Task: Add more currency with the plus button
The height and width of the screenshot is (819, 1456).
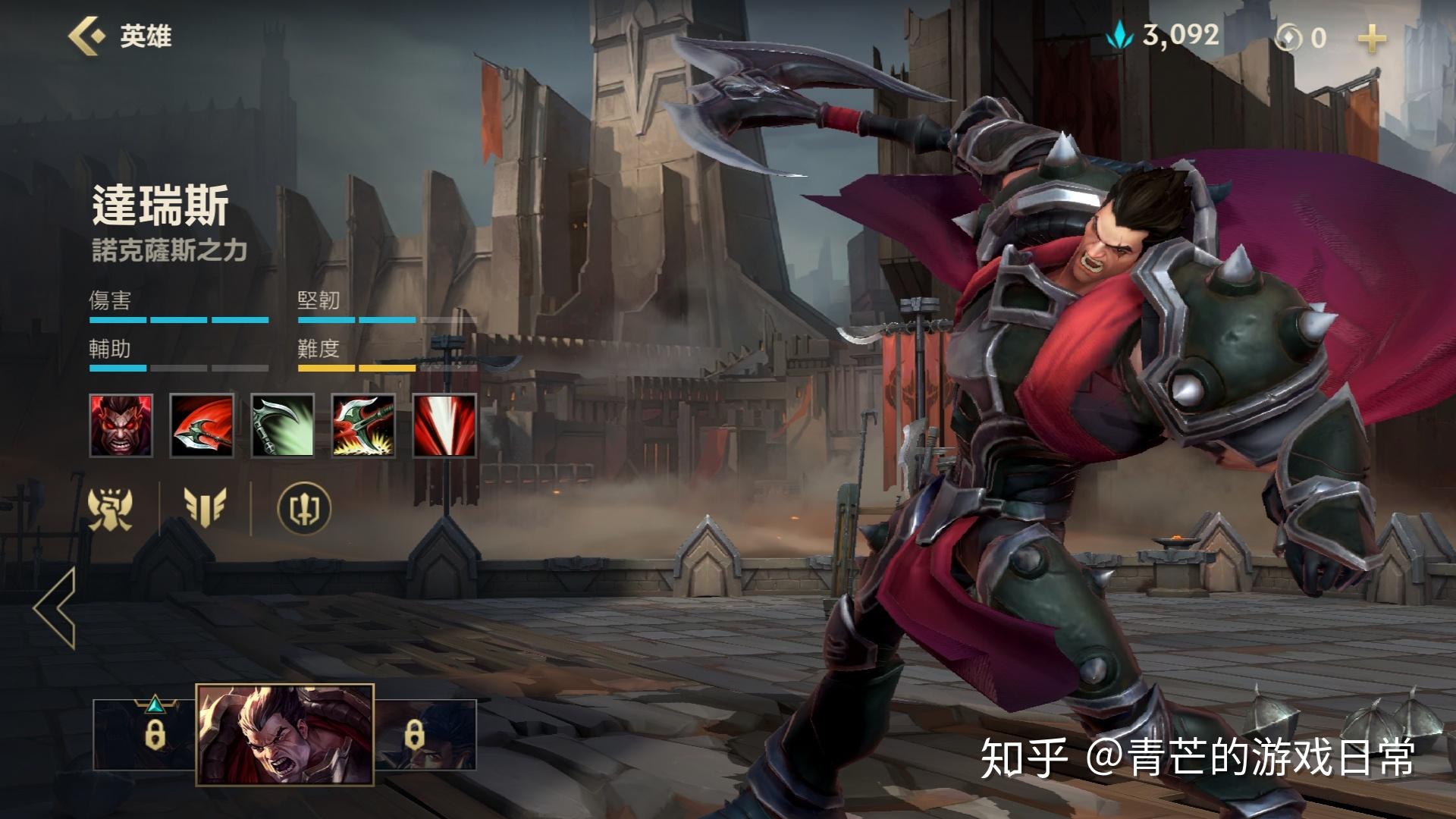Action: tap(1371, 38)
